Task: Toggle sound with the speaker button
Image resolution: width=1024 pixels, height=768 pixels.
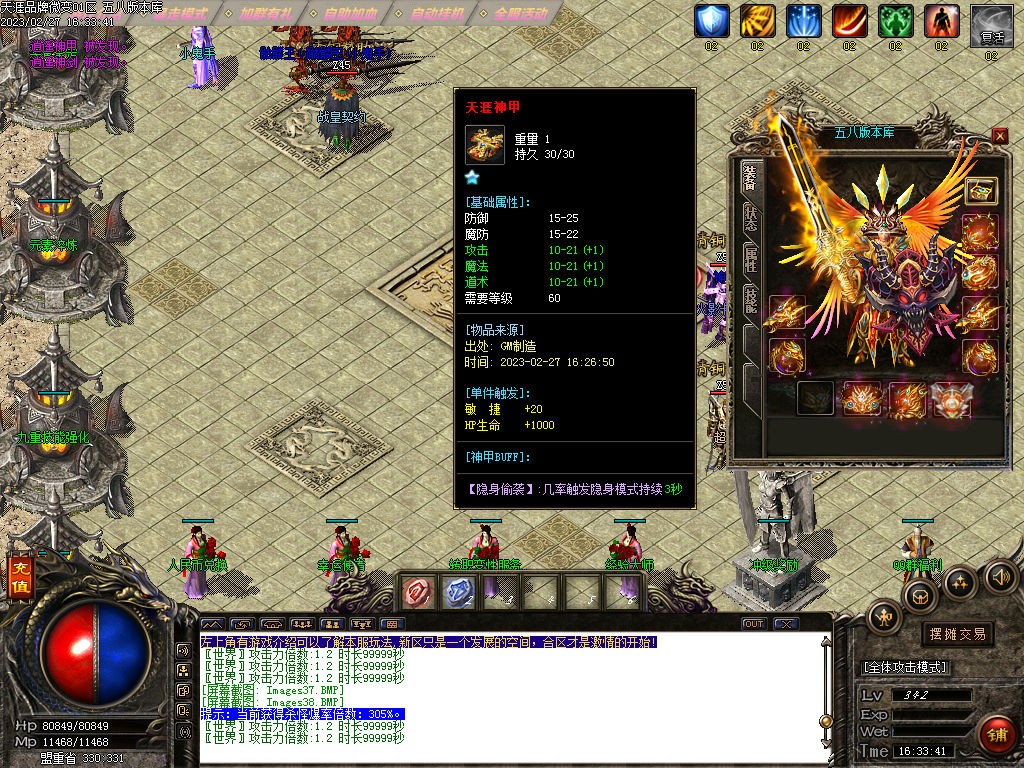Action: pyautogui.click(x=1001, y=576)
